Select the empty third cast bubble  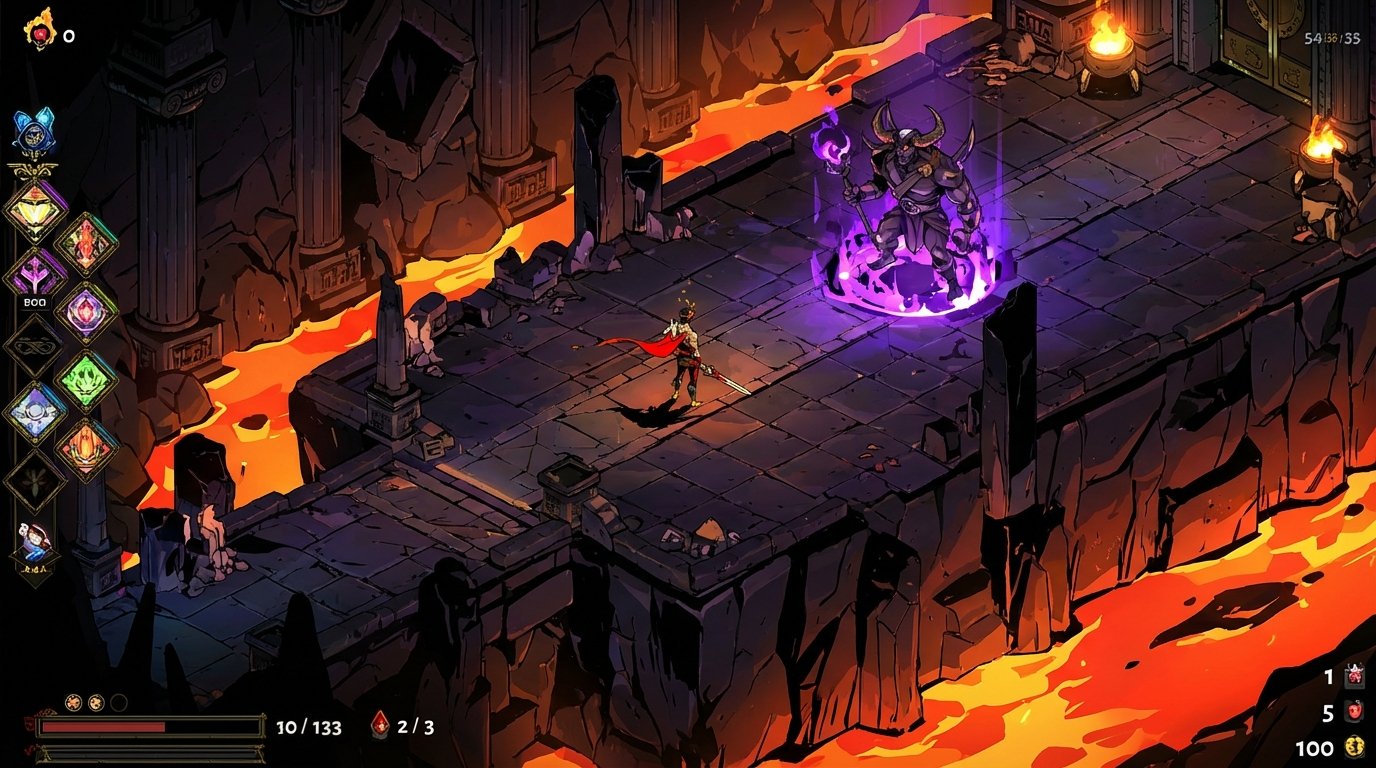click(x=118, y=703)
